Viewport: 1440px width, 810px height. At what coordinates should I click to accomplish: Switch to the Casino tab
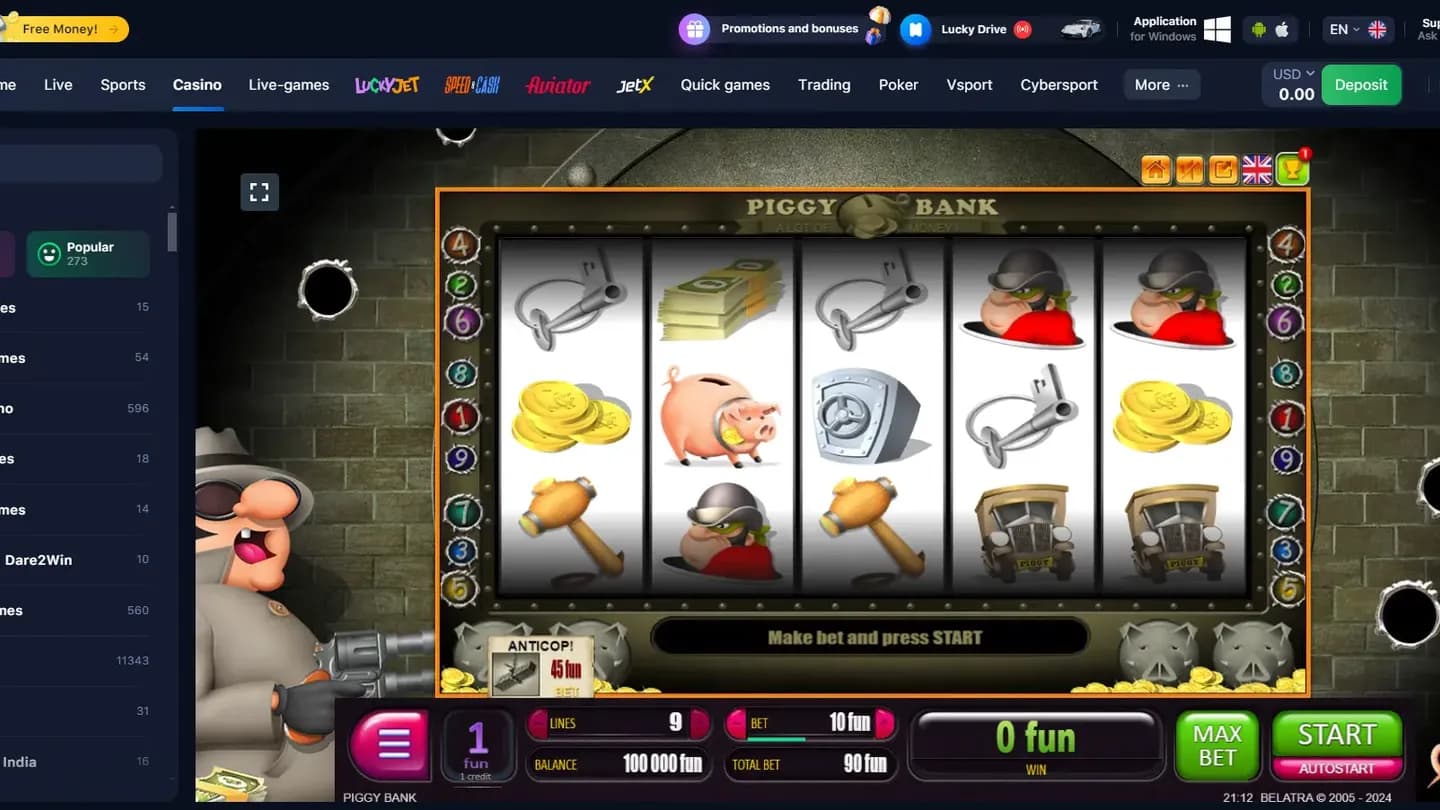click(197, 85)
